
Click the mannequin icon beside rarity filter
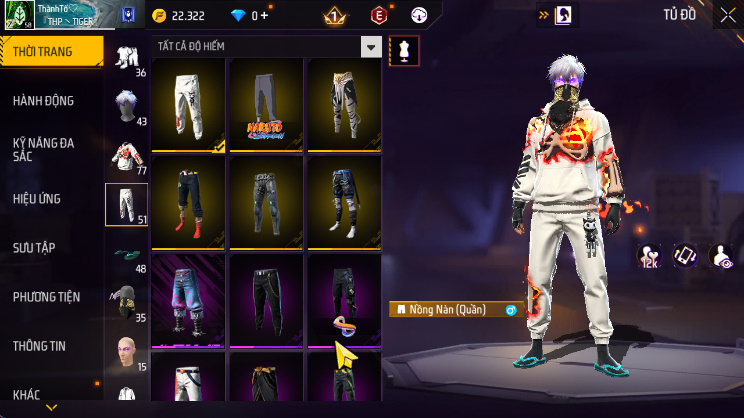pyautogui.click(x=404, y=49)
